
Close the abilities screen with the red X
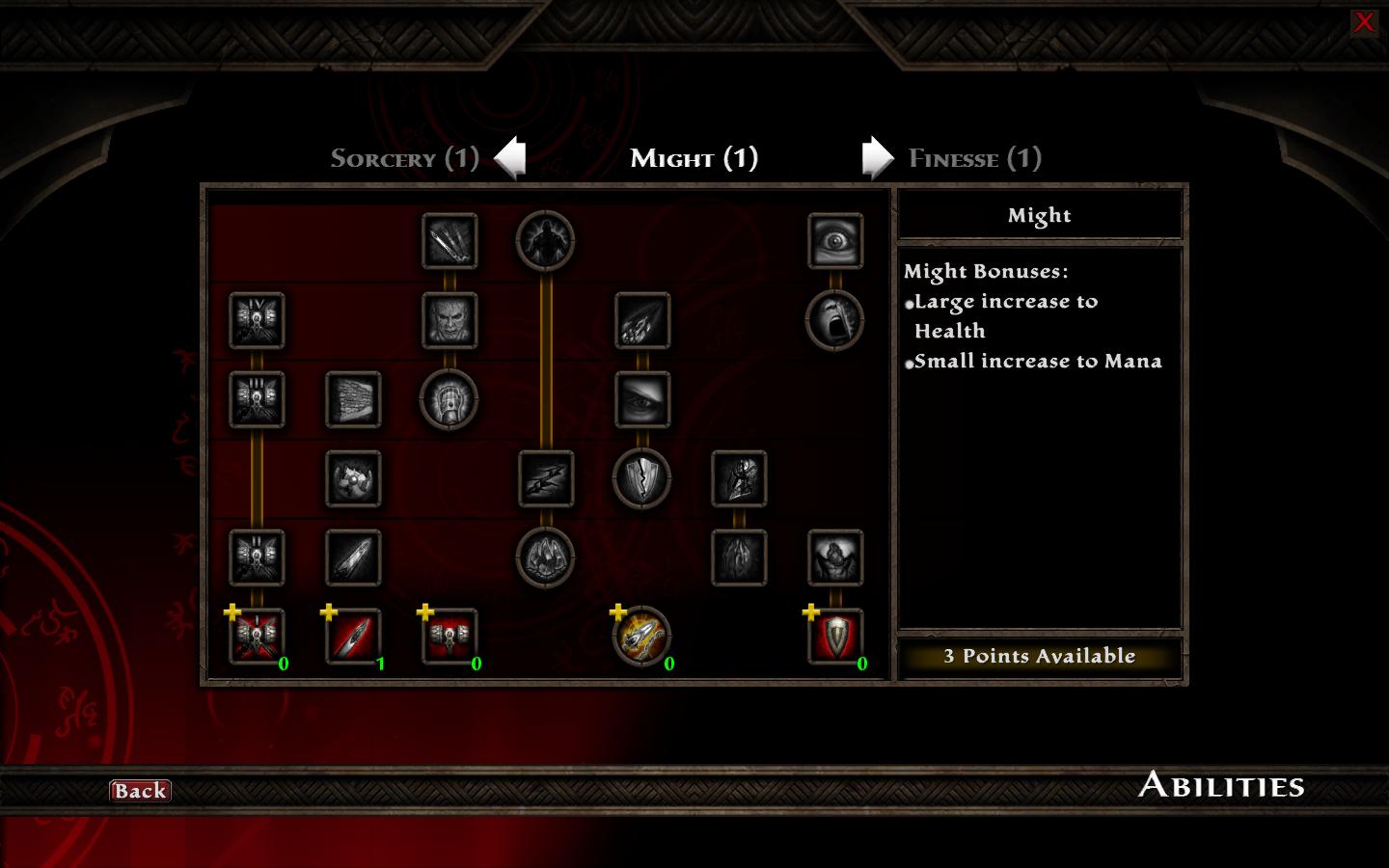pyautogui.click(x=1363, y=22)
